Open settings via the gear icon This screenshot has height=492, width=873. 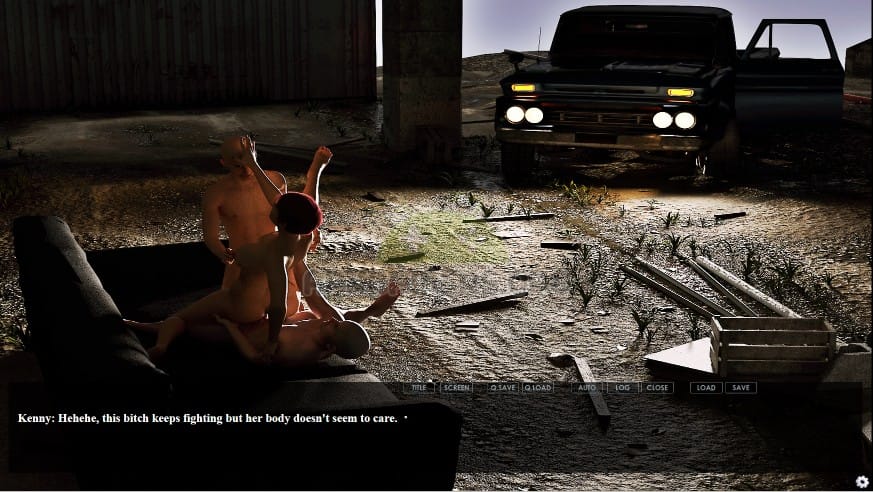coord(862,481)
